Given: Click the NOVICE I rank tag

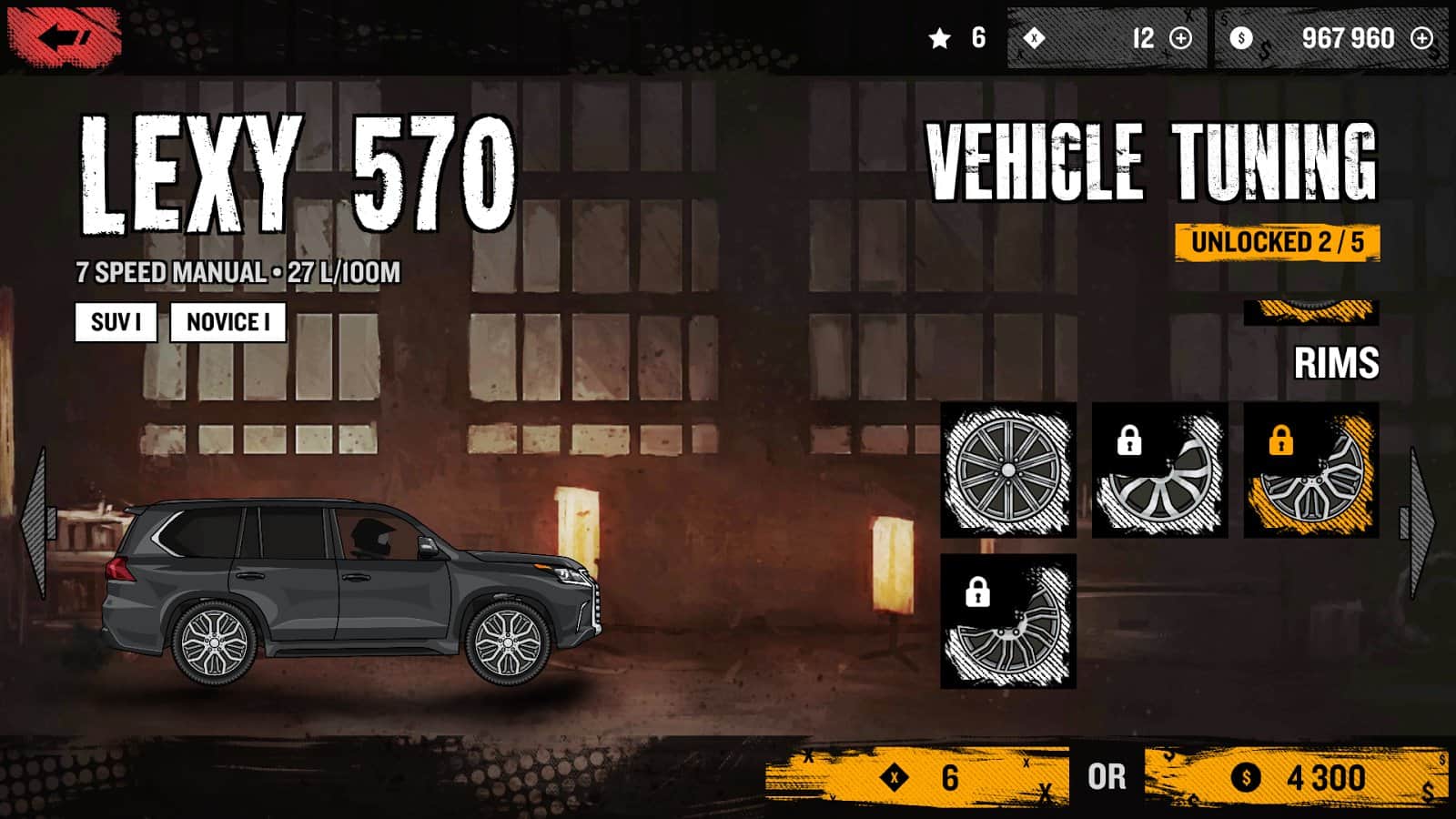Looking at the screenshot, I should click(227, 322).
